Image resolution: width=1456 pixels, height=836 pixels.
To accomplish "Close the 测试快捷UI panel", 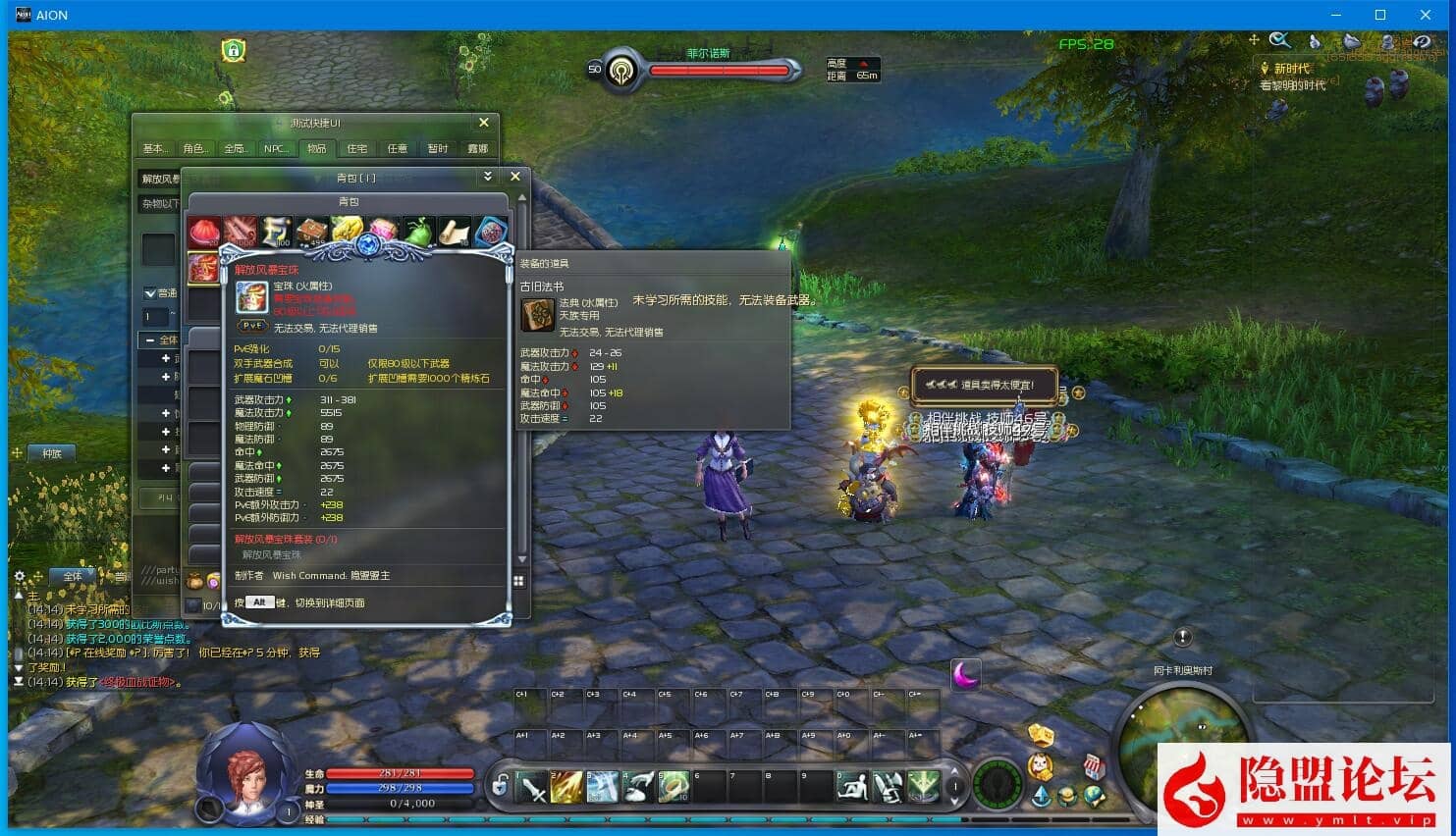I will click(484, 123).
